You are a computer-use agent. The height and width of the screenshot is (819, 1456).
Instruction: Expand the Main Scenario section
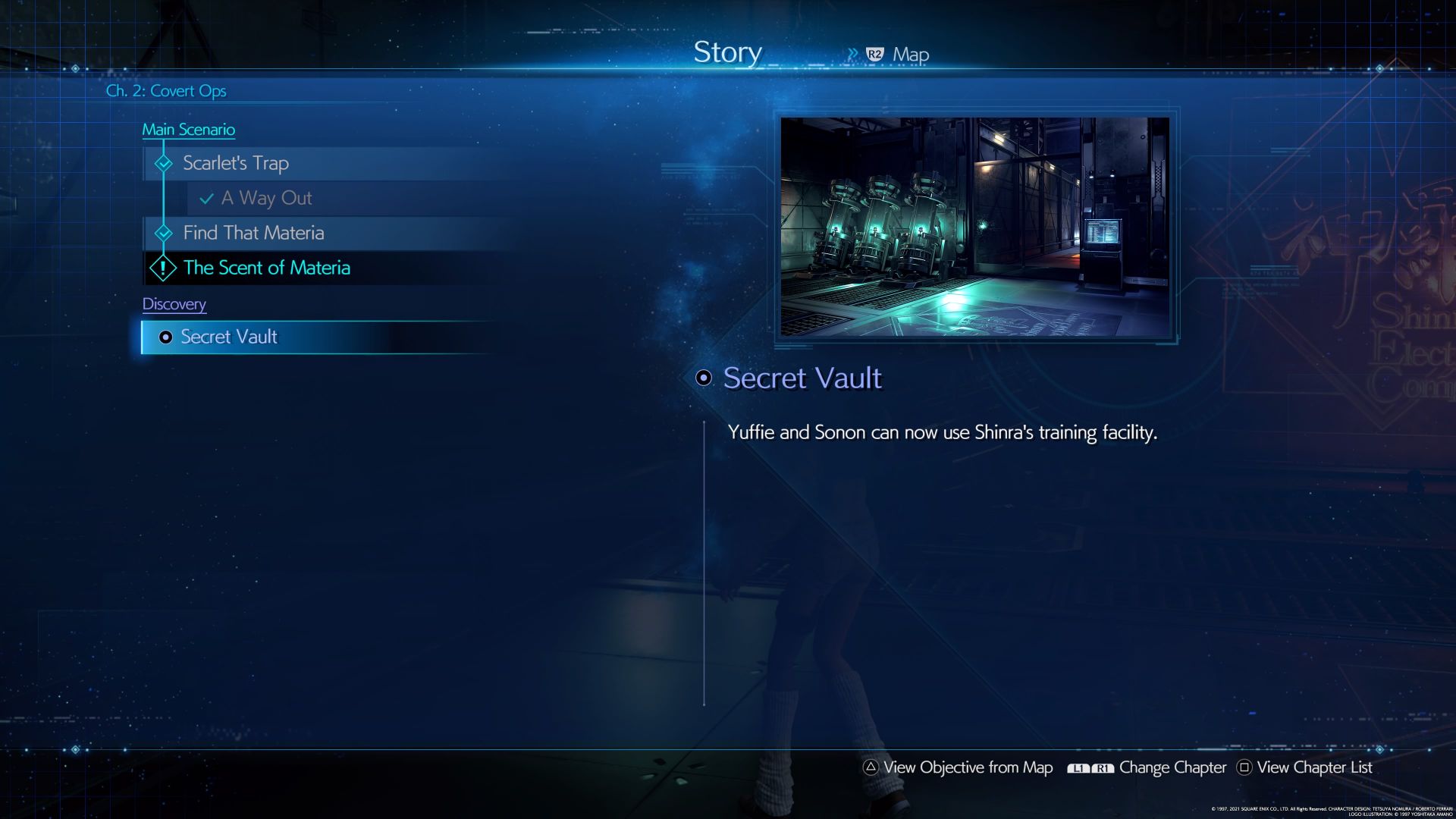click(189, 129)
